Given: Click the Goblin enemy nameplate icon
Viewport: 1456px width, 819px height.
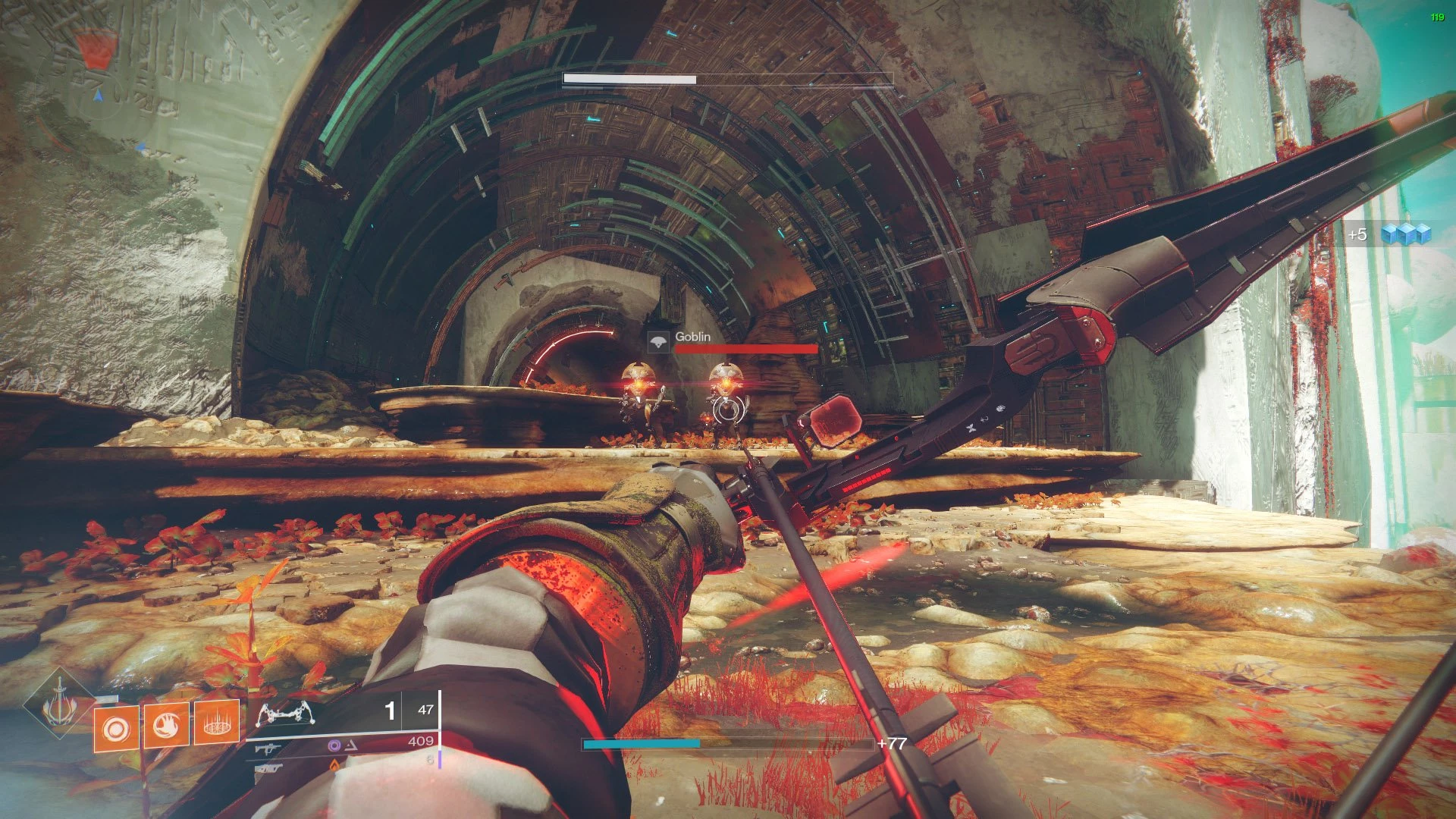Looking at the screenshot, I should click(x=658, y=341).
